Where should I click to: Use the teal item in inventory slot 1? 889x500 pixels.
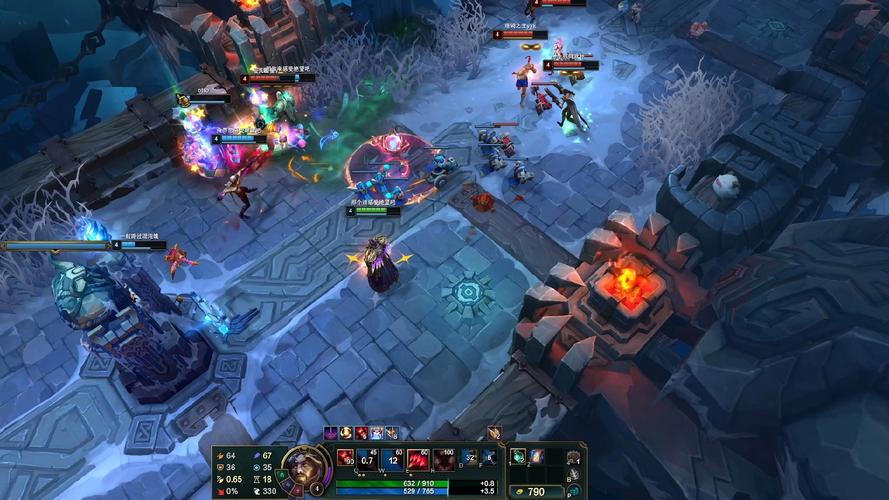click(517, 456)
